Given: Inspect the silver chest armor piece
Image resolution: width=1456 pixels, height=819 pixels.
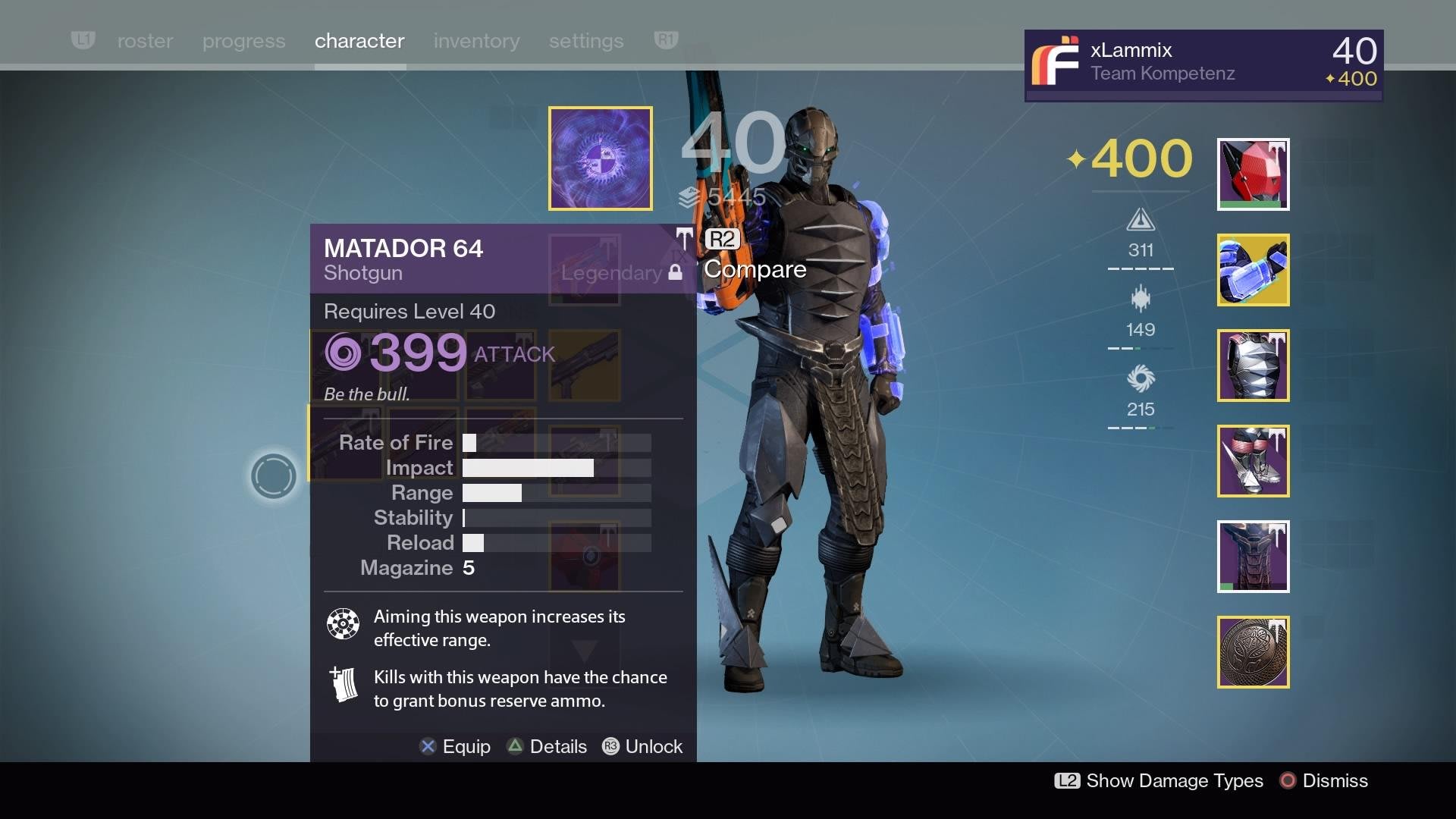Looking at the screenshot, I should coord(1252,366).
